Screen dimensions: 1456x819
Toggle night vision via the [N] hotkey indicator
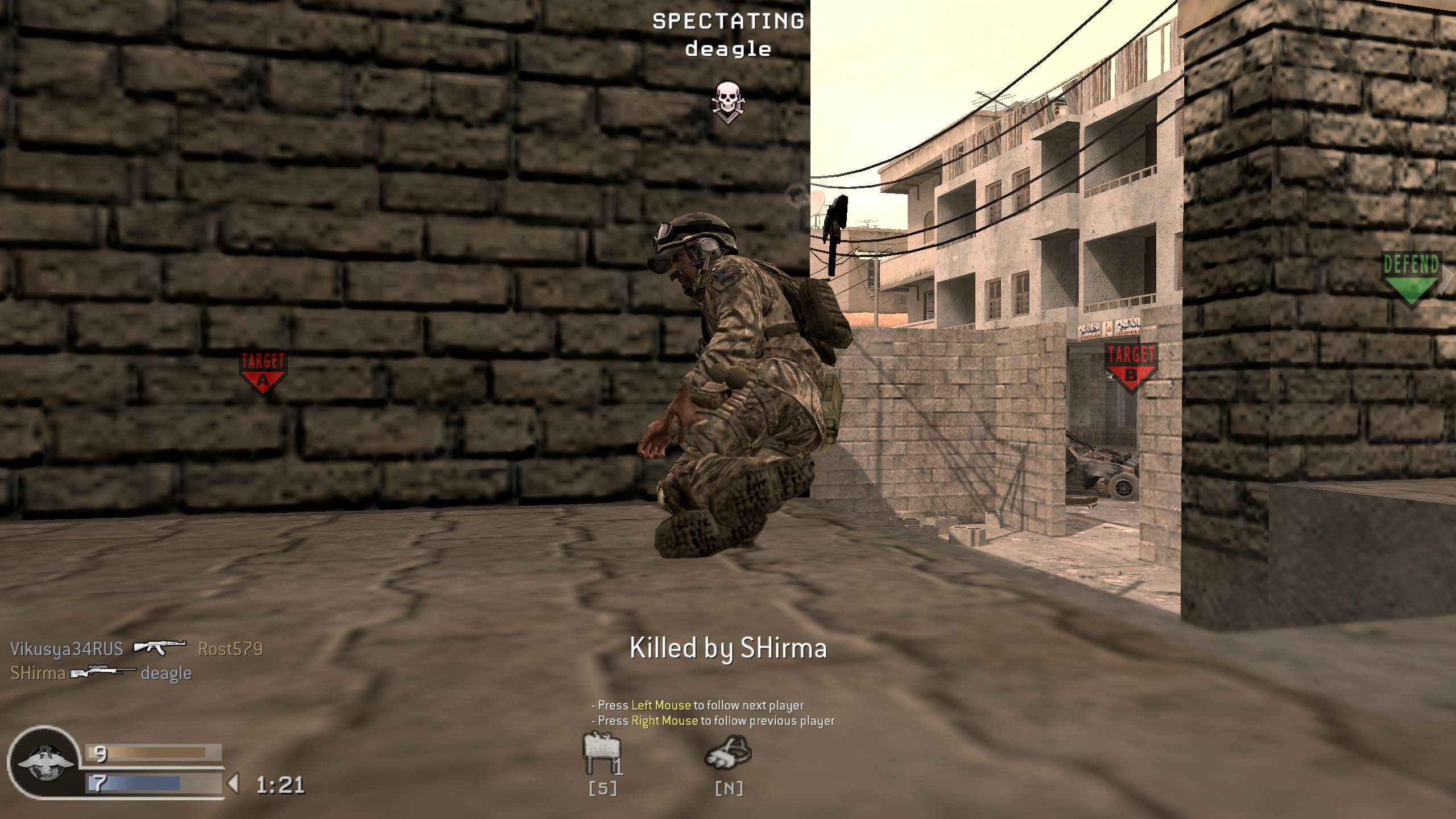(x=730, y=788)
